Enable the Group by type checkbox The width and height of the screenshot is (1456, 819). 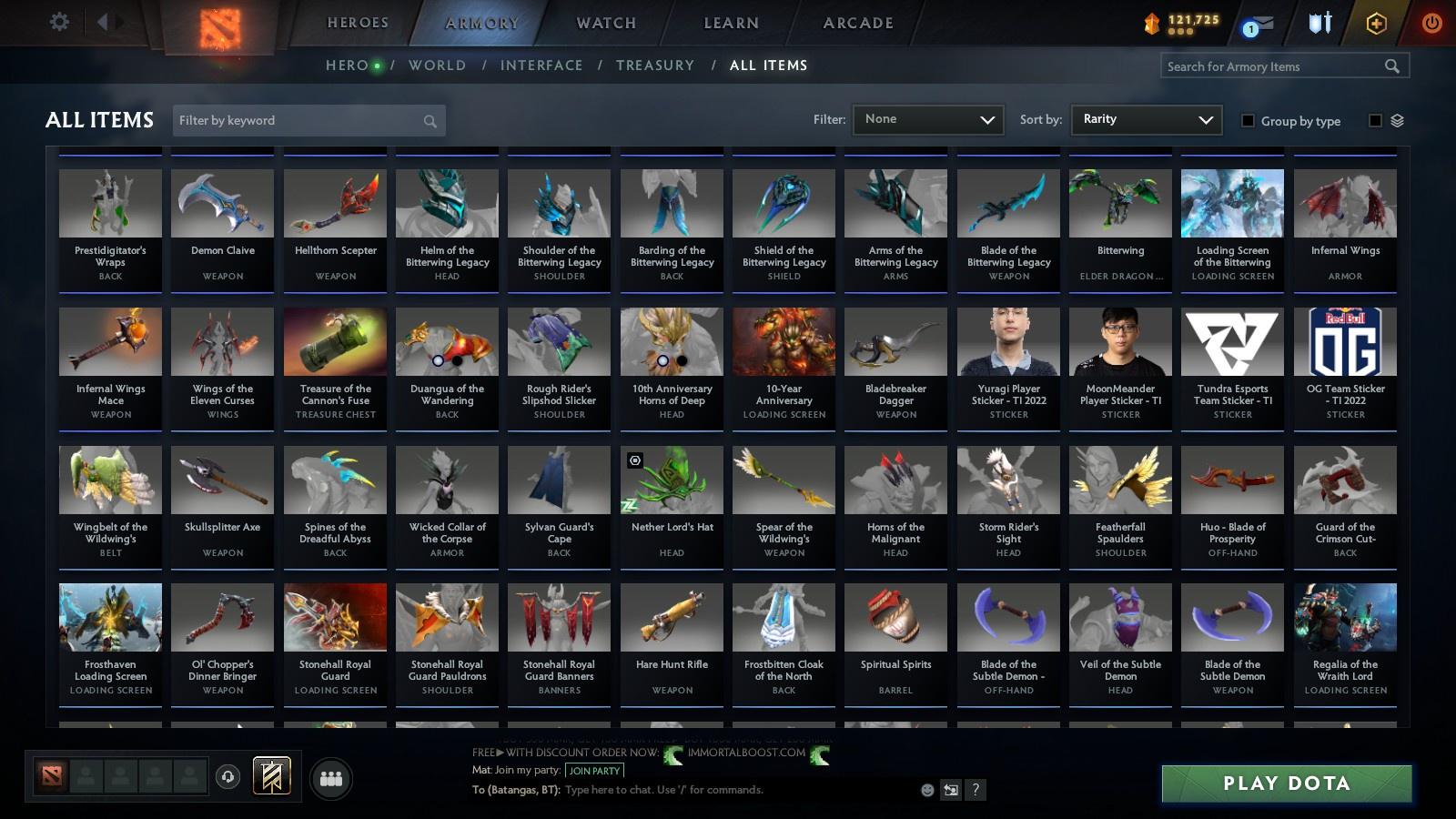pos(1248,121)
